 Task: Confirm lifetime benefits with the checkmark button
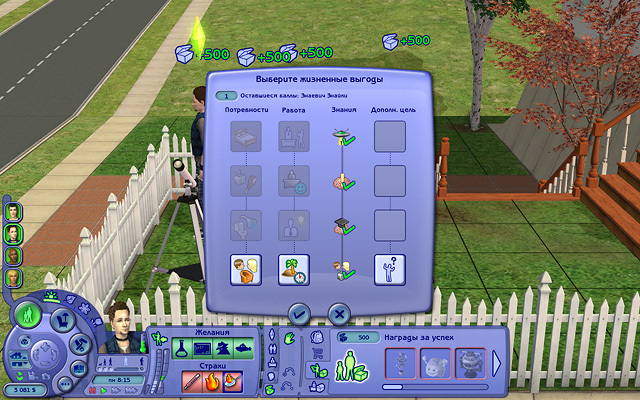pos(297,313)
